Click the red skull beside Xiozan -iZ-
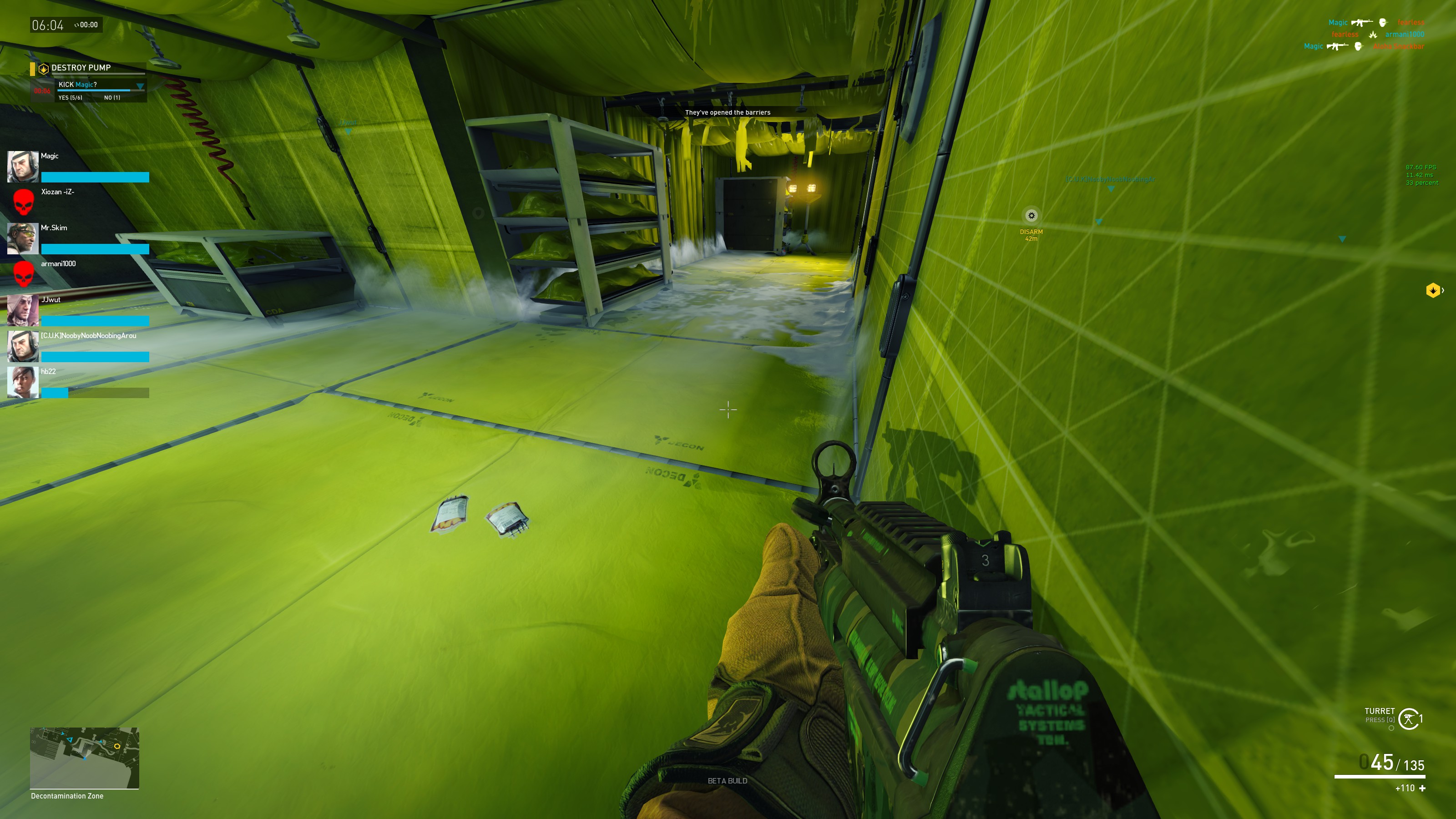Screen dimensions: 1456x819 (x=23, y=202)
